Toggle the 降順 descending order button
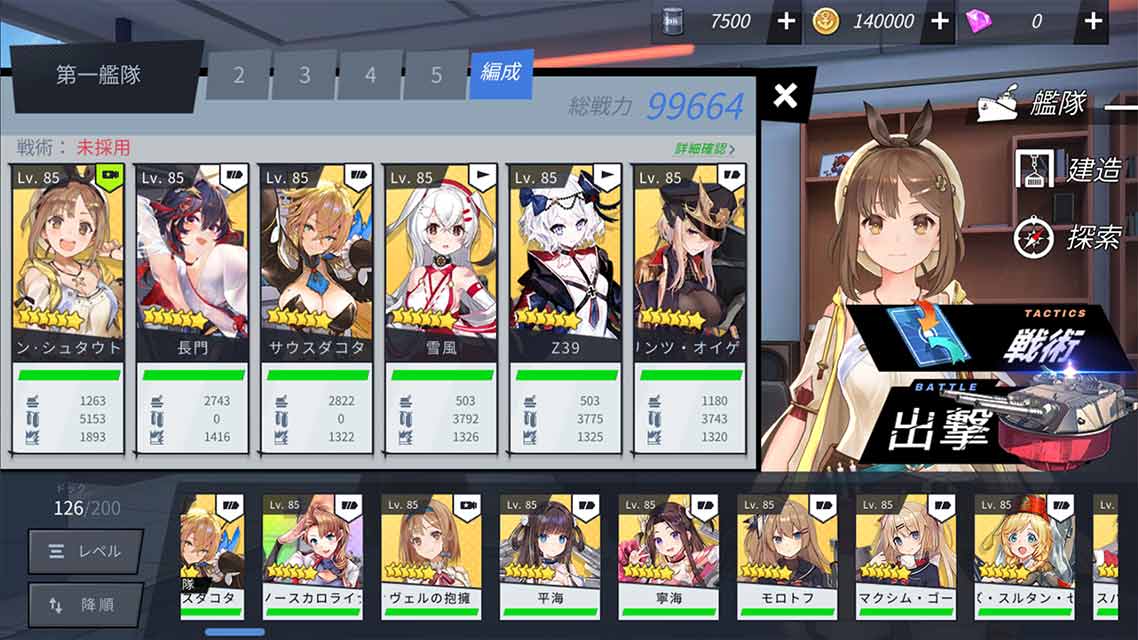 tap(85, 604)
